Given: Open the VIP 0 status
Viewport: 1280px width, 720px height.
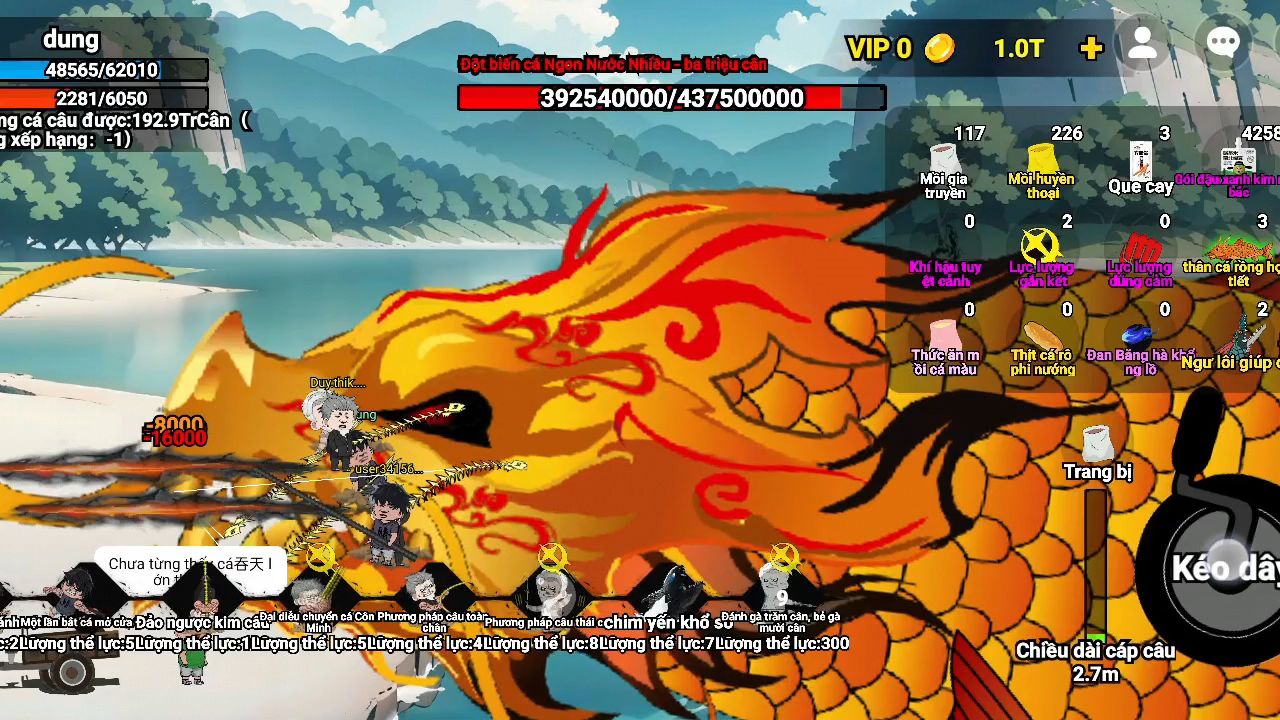Looking at the screenshot, I should tap(879, 48).
